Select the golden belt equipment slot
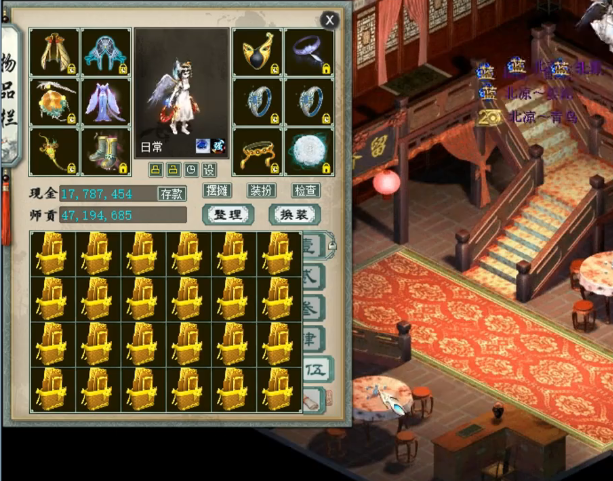613x481 pixels. tap(258, 151)
